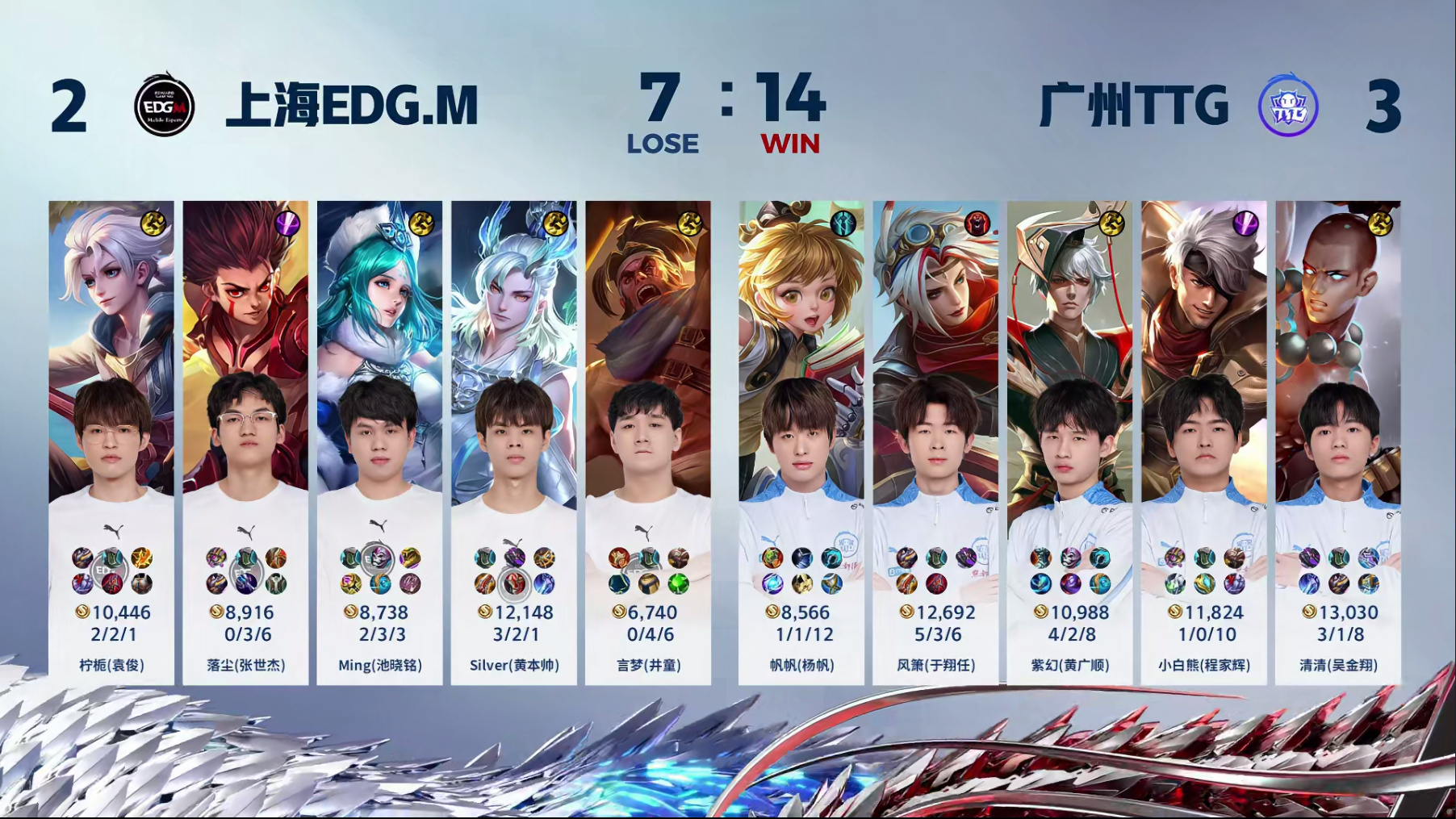Click the Silver(黄本帅) player card
Screen dimensions: 1456x819
tap(514, 442)
